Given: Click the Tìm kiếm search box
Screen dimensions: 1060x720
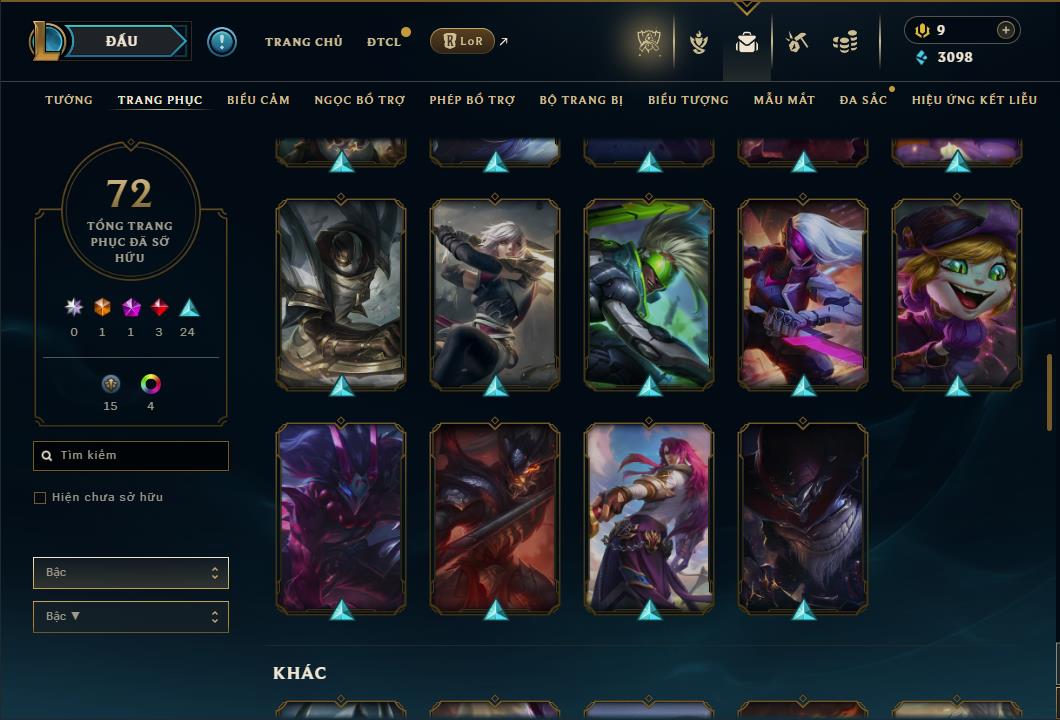Looking at the screenshot, I should coord(131,456).
